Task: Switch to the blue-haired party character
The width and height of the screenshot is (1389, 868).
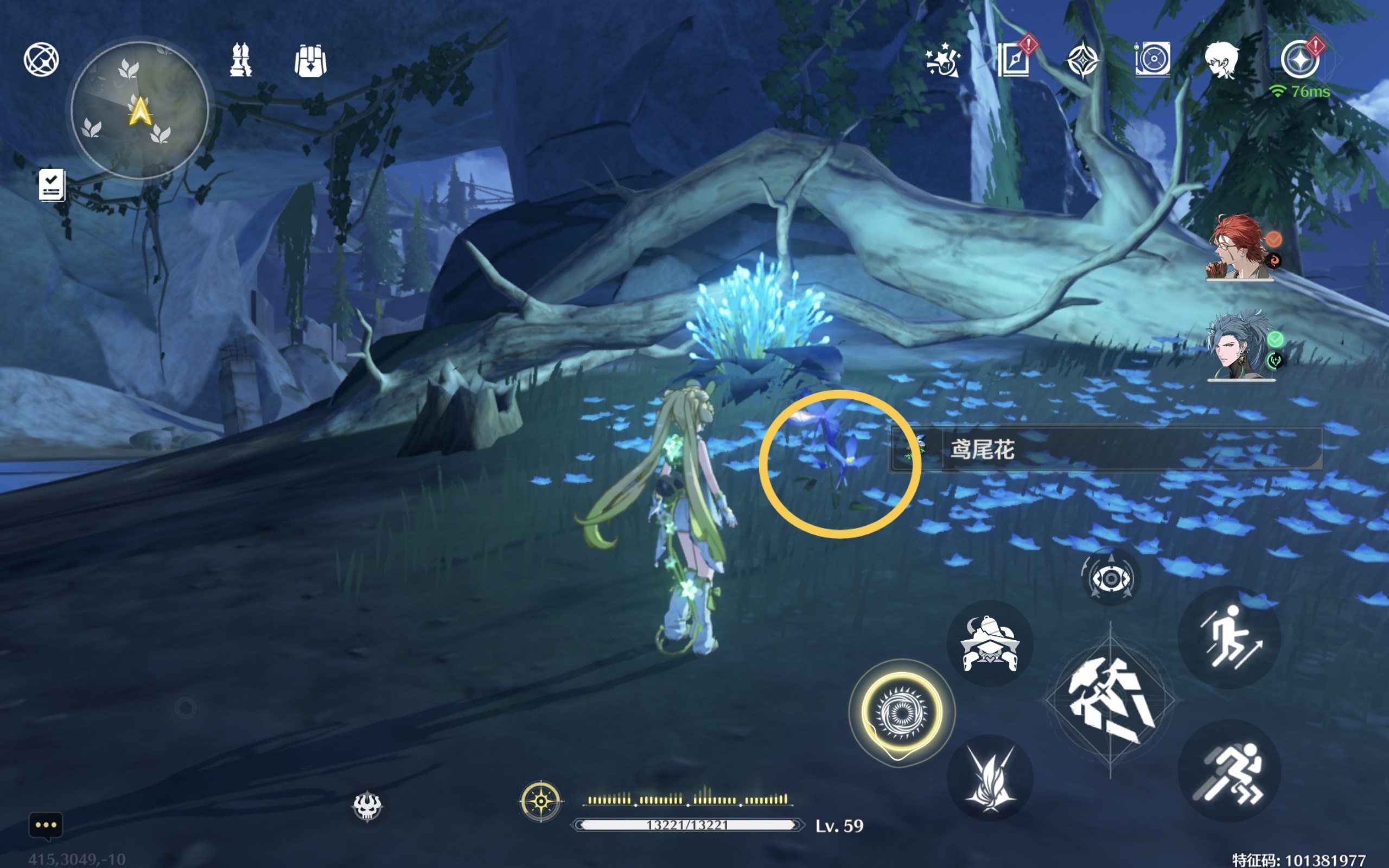Action: pyautogui.click(x=1240, y=346)
